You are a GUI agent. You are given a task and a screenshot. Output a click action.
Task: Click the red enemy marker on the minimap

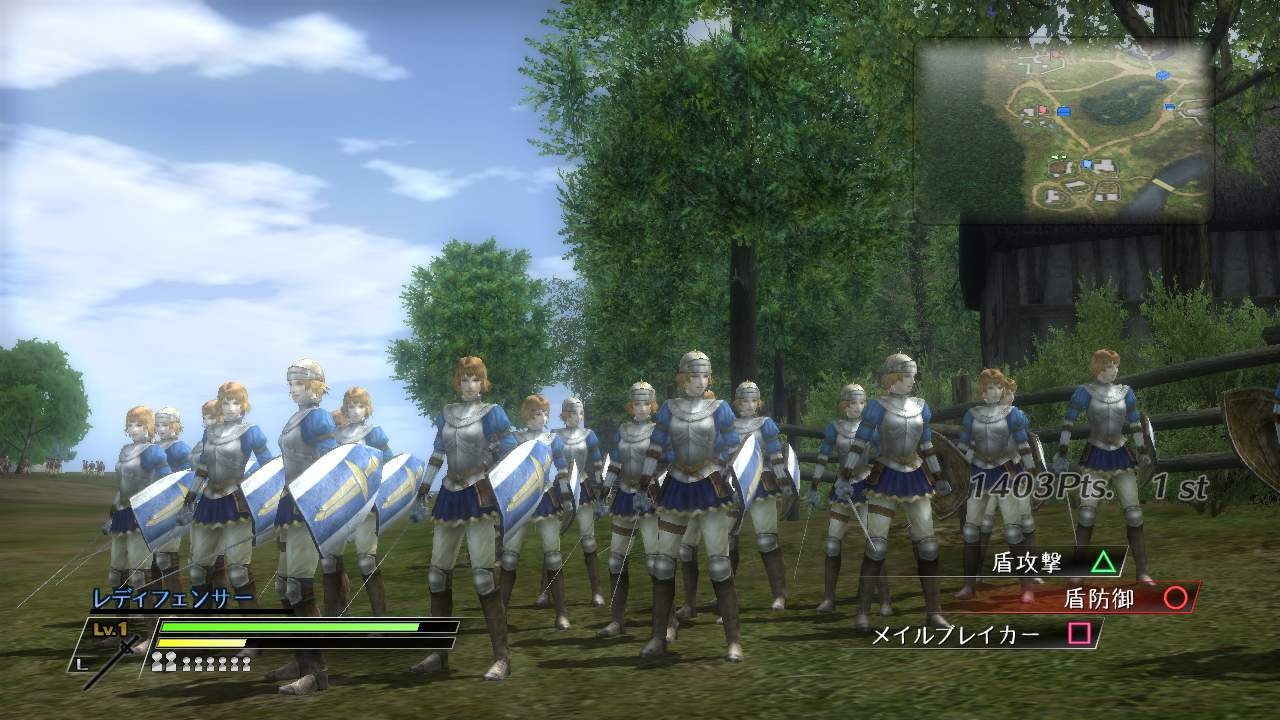1042,109
